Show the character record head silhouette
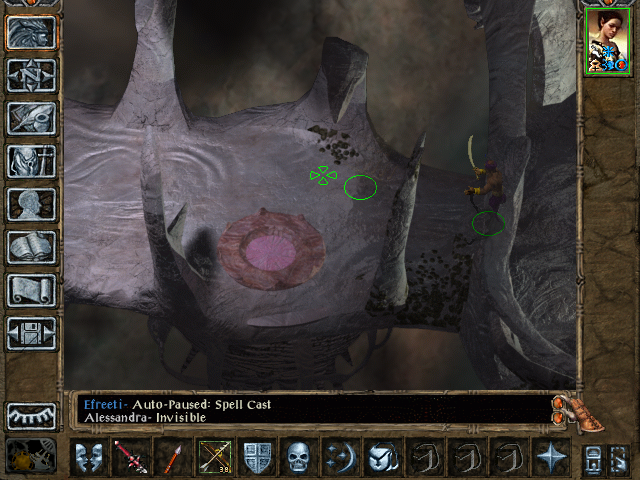This screenshot has width=640, height=480. point(31,204)
